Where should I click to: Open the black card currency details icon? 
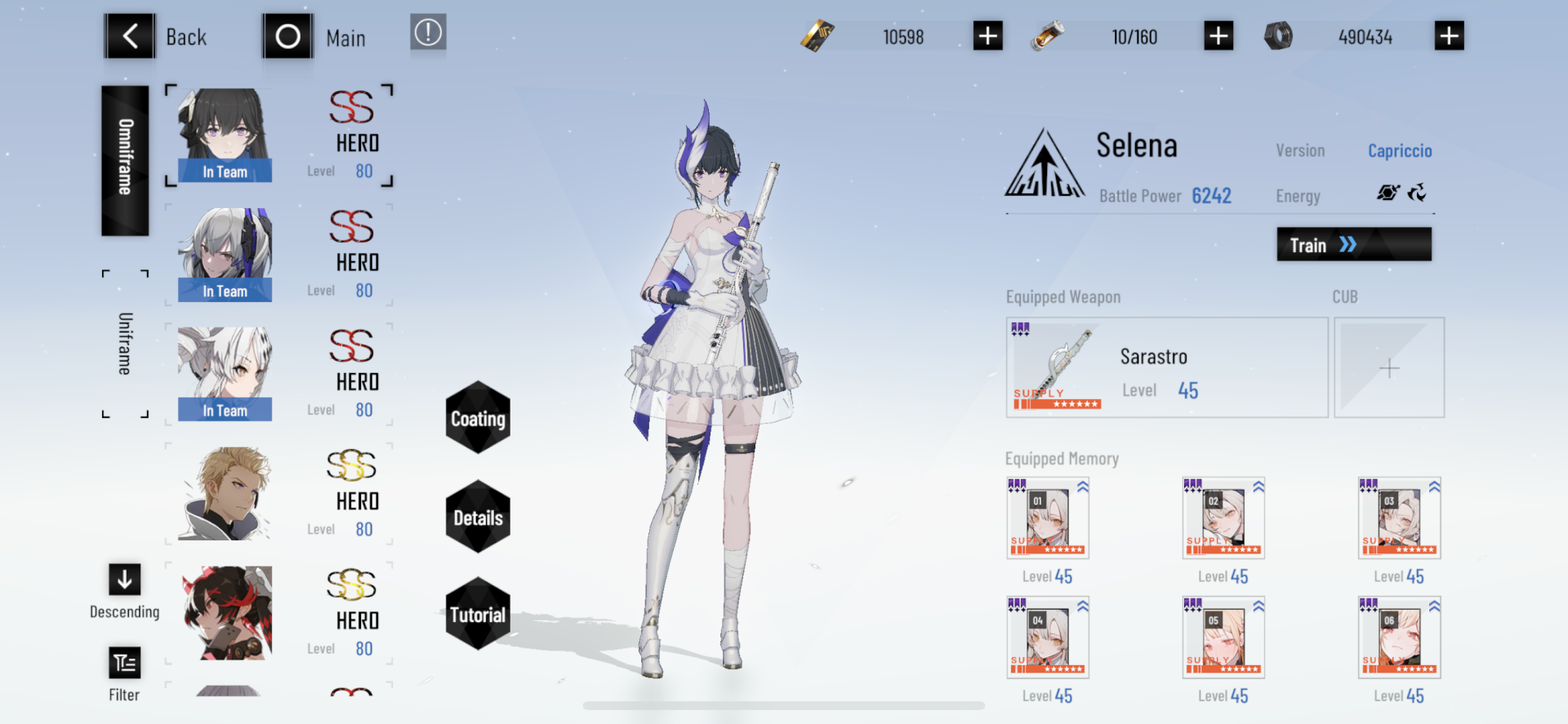click(819, 36)
